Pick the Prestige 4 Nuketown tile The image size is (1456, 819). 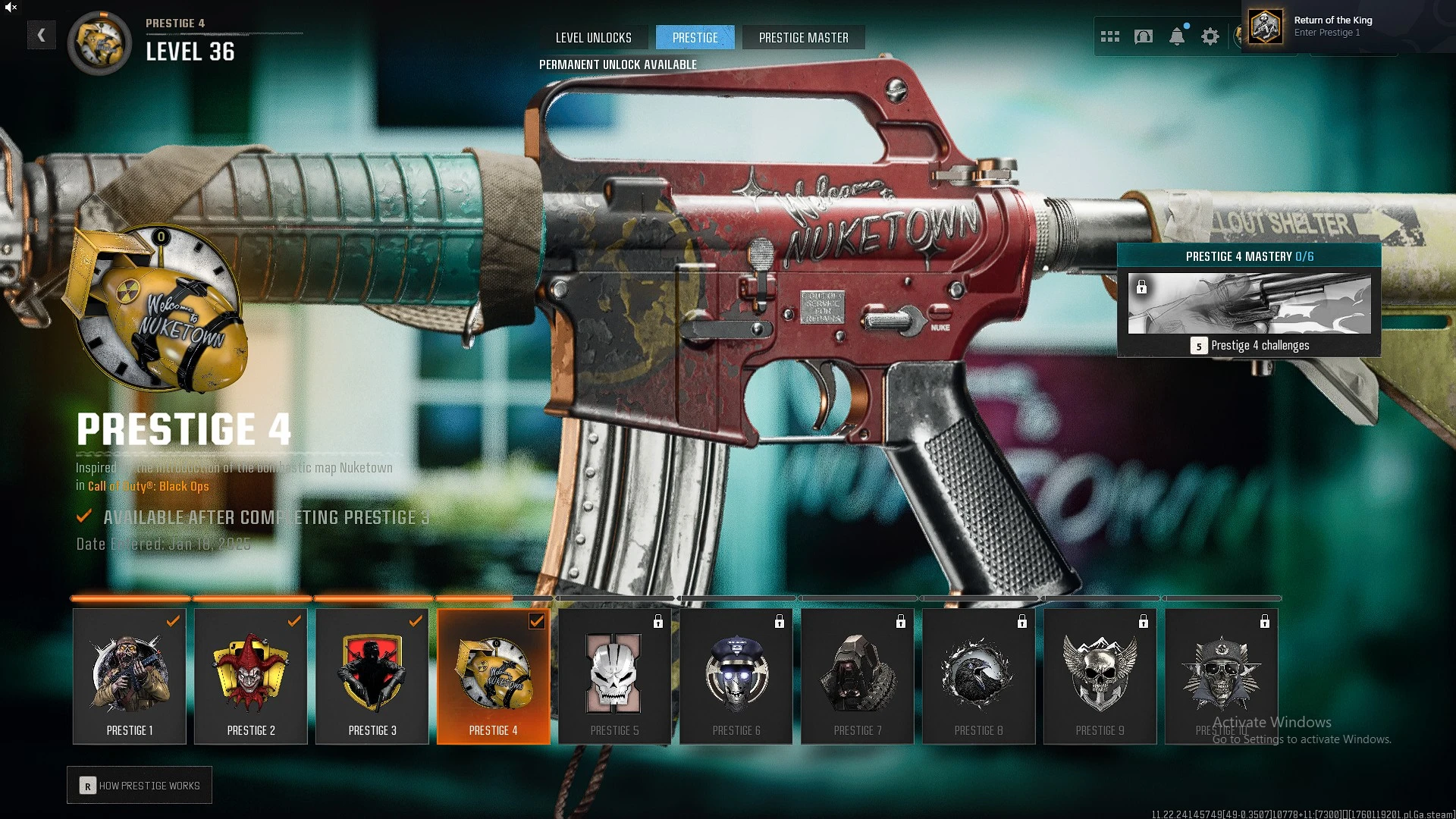pos(494,676)
